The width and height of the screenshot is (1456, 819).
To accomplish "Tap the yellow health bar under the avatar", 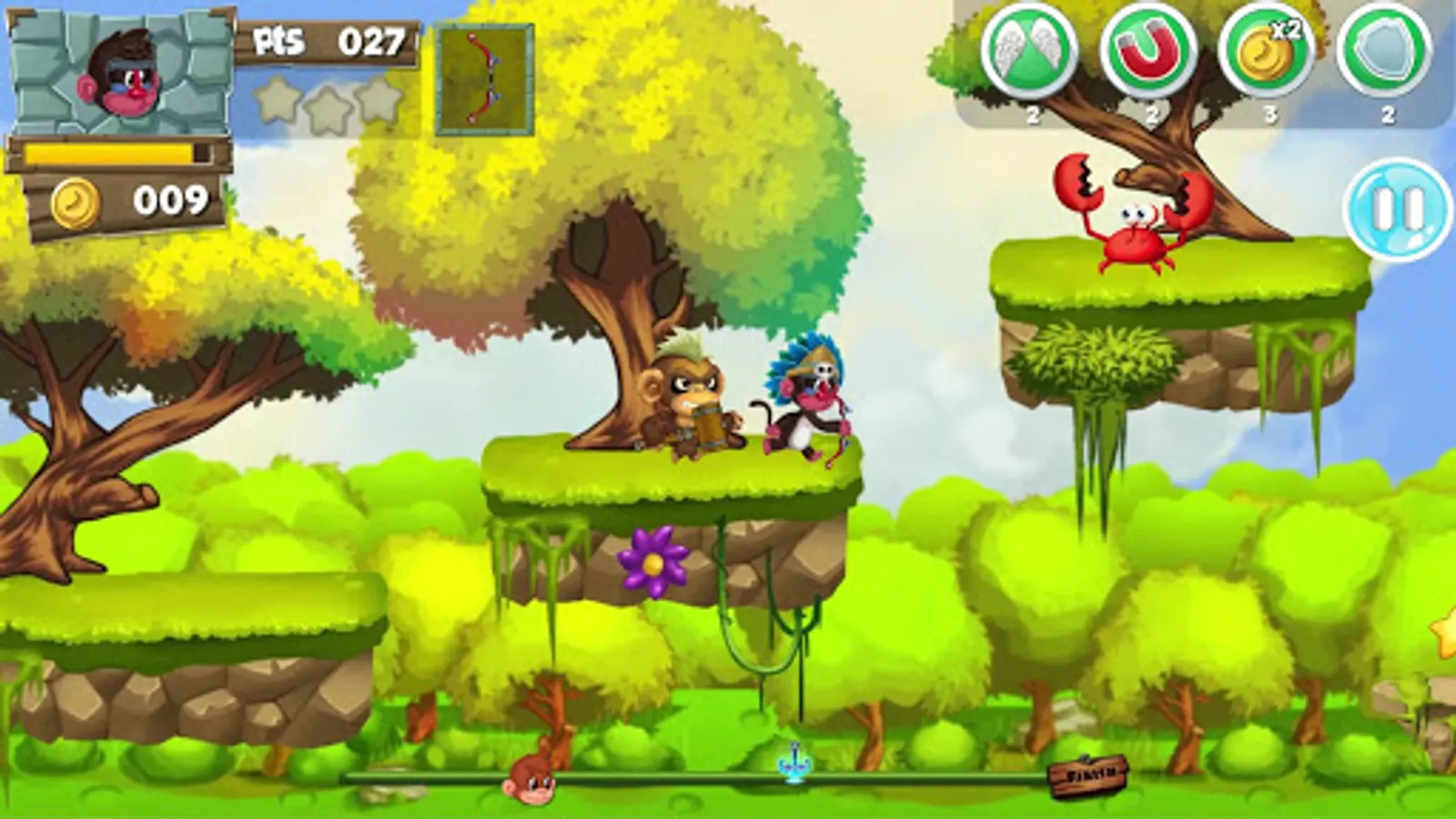I will tap(109, 151).
